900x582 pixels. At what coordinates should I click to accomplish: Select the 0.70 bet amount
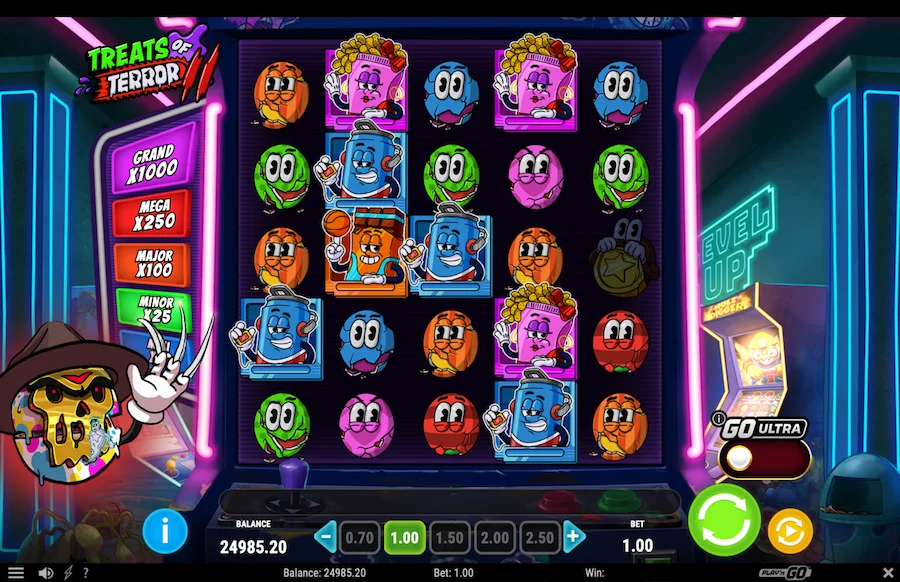click(358, 537)
